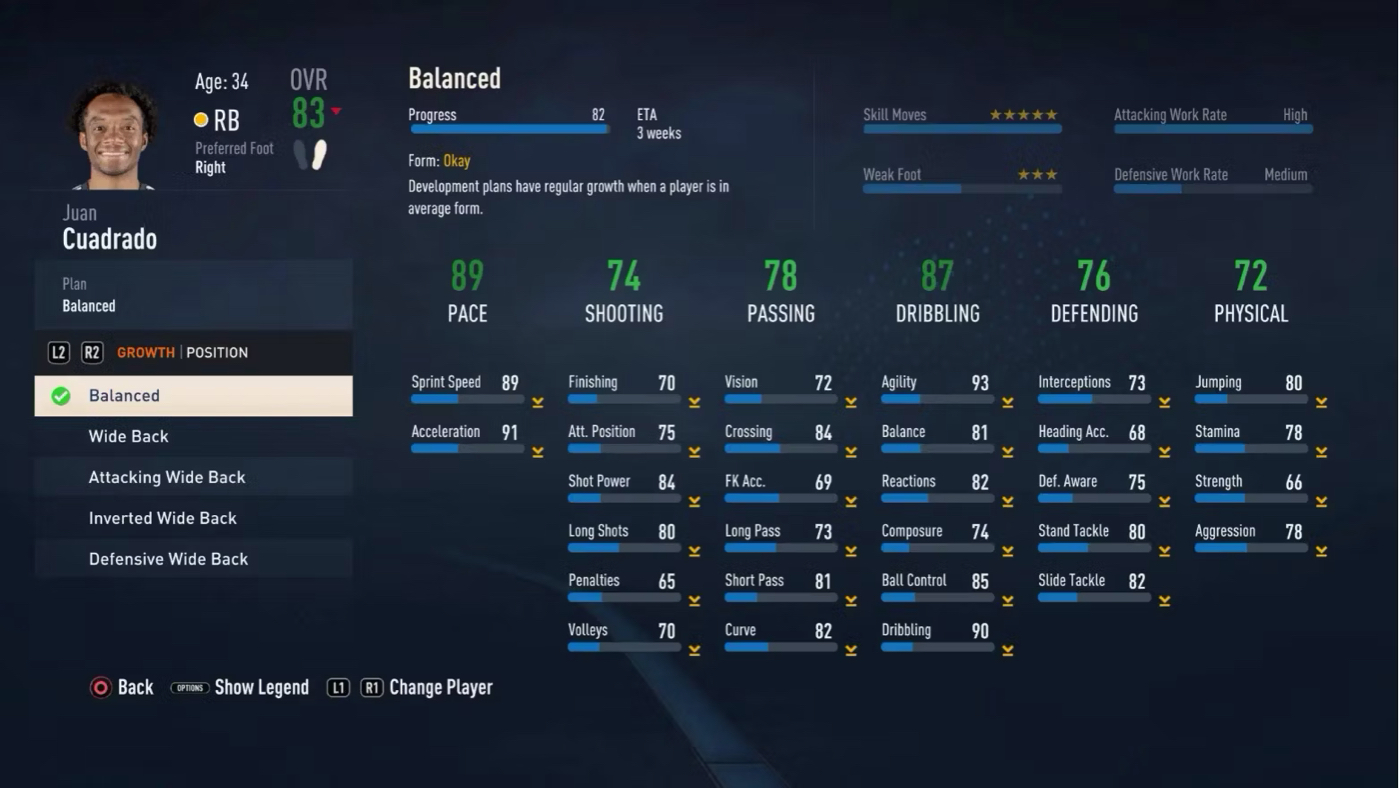Click Juan Cuadrado's portrait photo

(113, 130)
